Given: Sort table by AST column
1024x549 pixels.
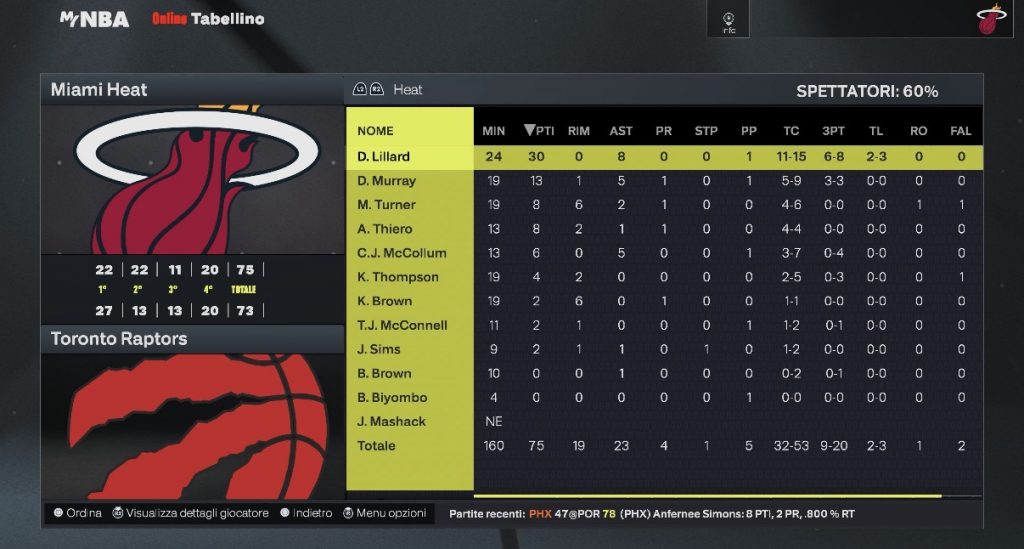Looking at the screenshot, I should tap(621, 130).
